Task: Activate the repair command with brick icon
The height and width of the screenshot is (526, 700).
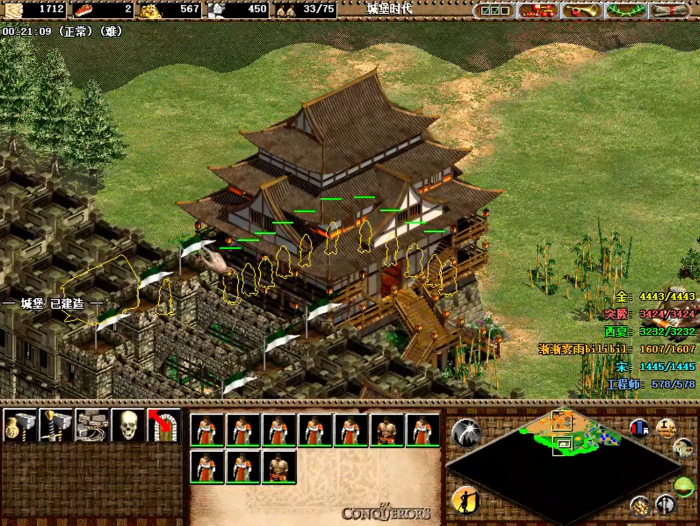Action: [x=92, y=426]
